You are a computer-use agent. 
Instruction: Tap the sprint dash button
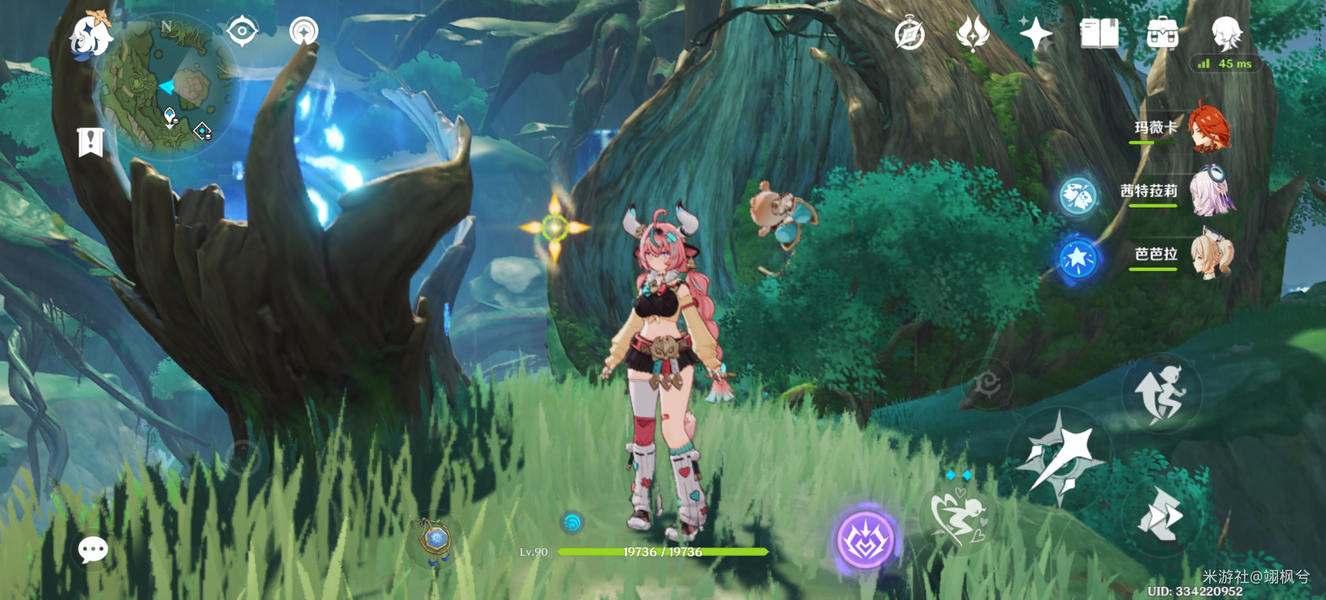(x=1161, y=516)
